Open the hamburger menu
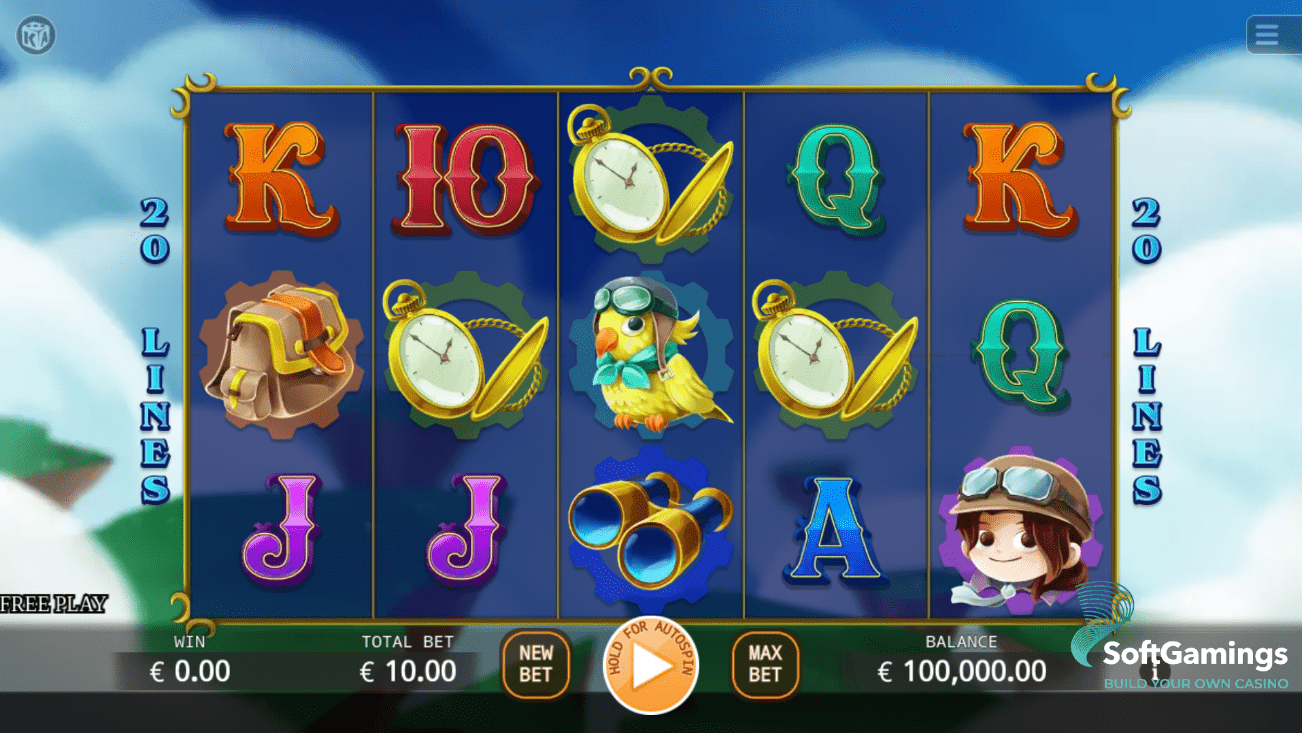1302x733 pixels. (x=1267, y=35)
